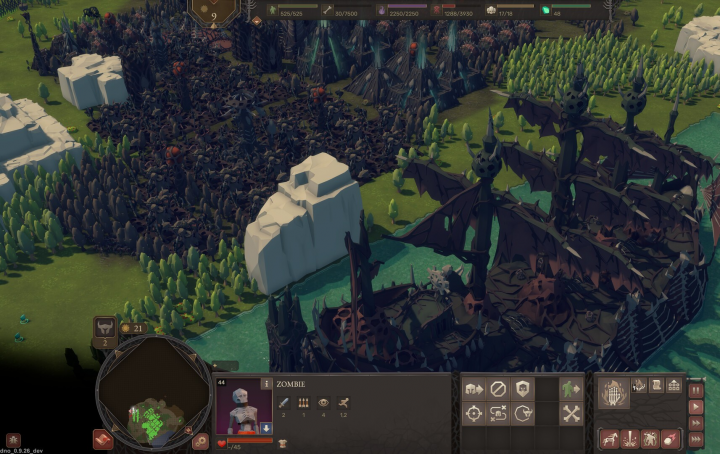Issue the stop command (crossed circle)
The width and height of the screenshot is (720, 454).
498,388
